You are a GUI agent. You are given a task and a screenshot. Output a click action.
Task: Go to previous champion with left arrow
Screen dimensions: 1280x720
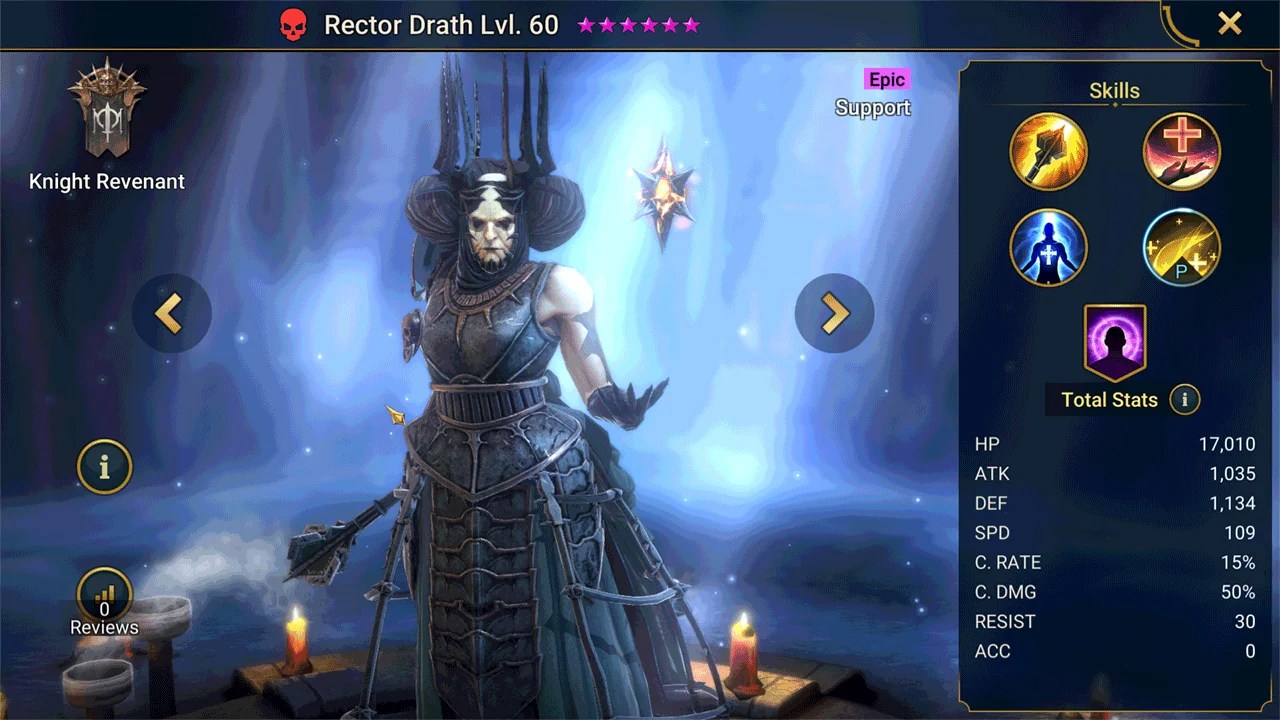point(172,313)
